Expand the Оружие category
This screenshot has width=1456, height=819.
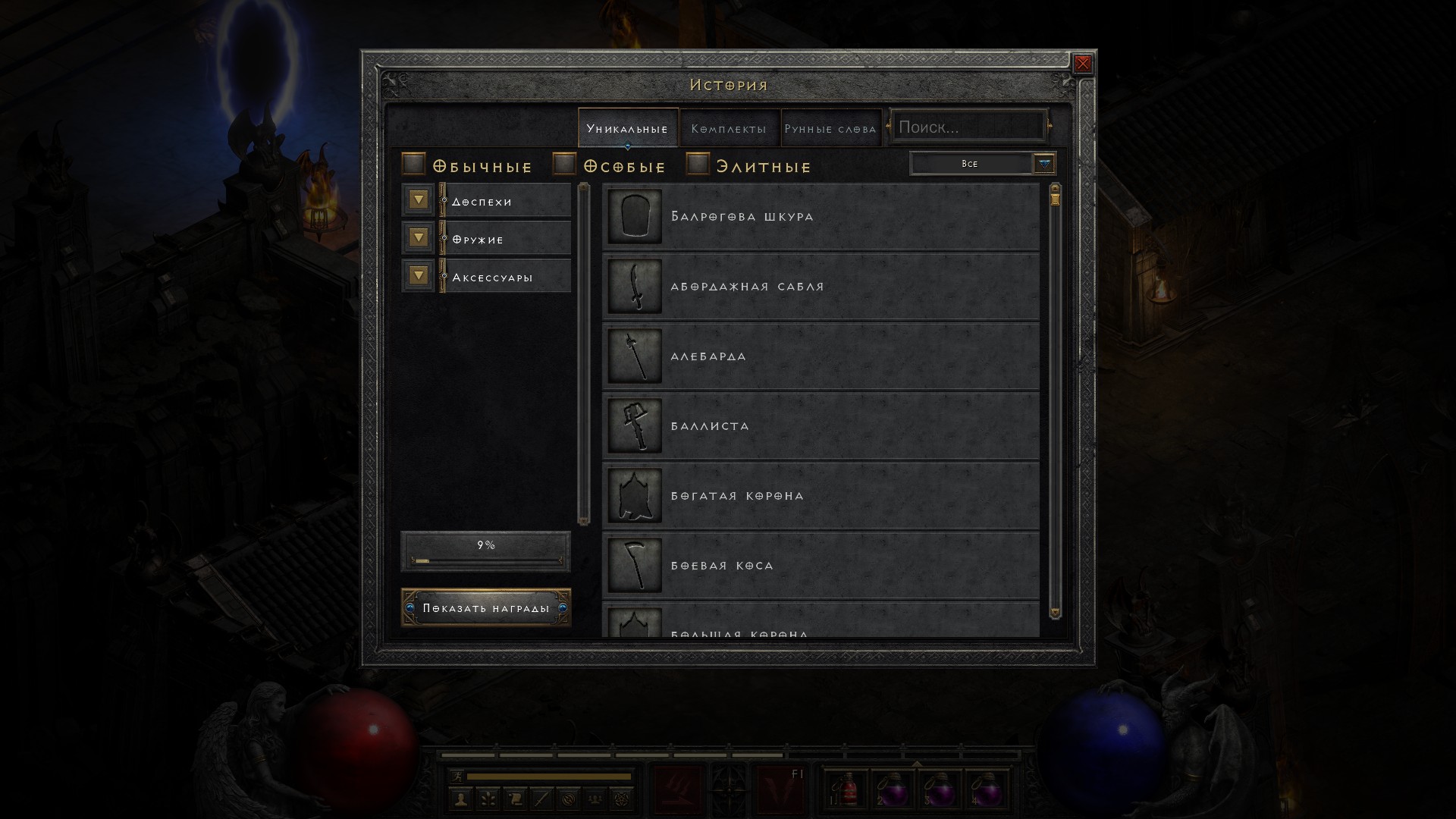419,238
